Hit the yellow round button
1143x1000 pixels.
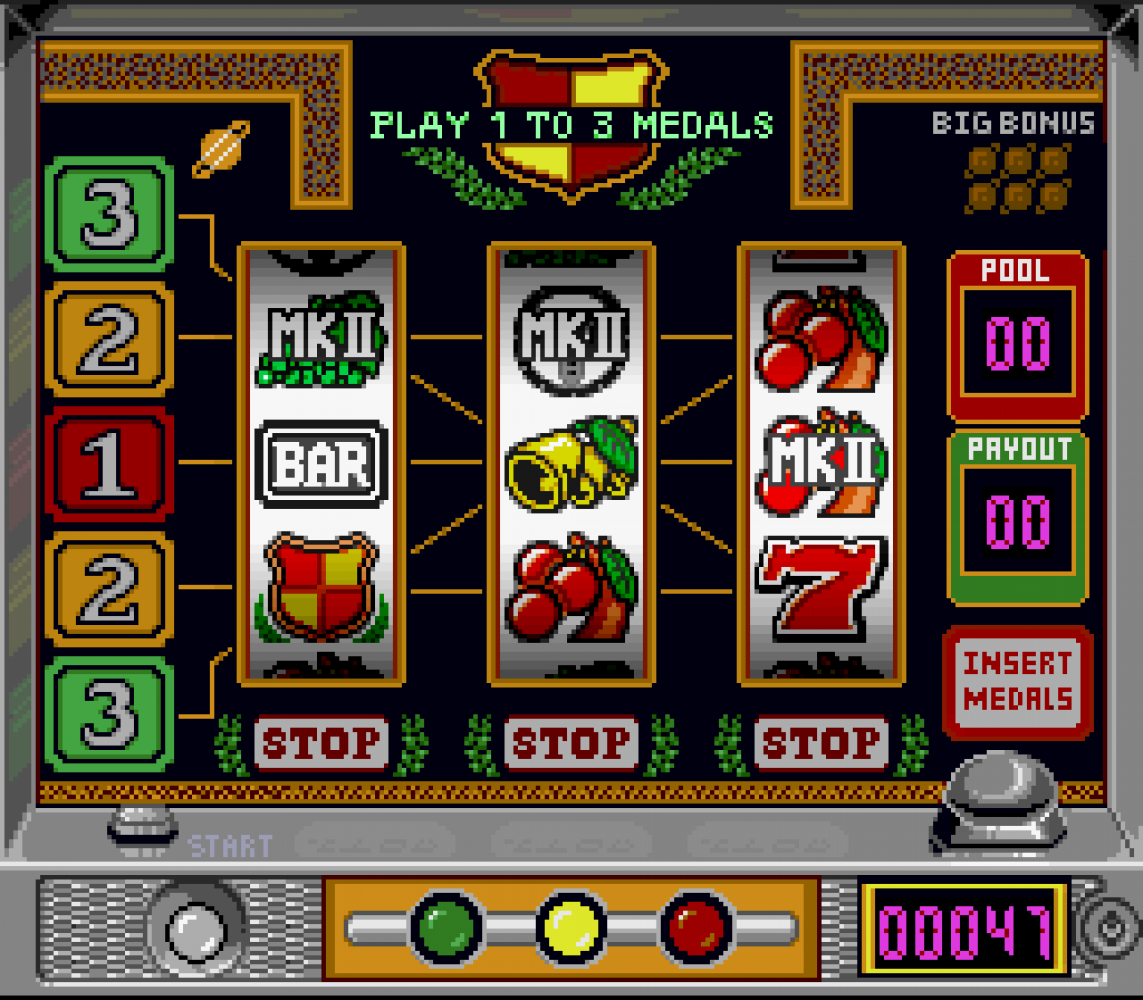(572, 928)
